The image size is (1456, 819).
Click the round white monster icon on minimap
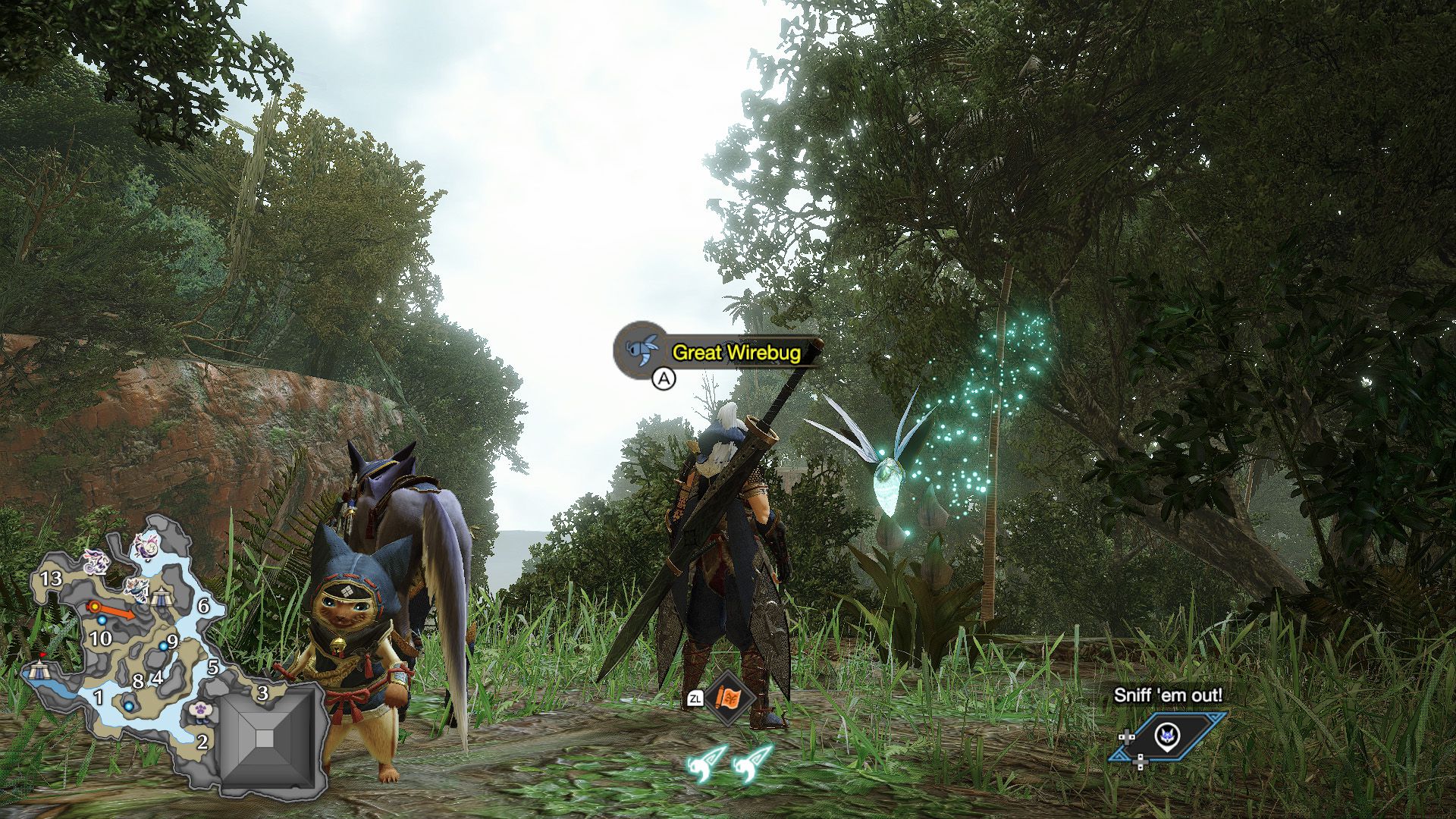click(145, 544)
